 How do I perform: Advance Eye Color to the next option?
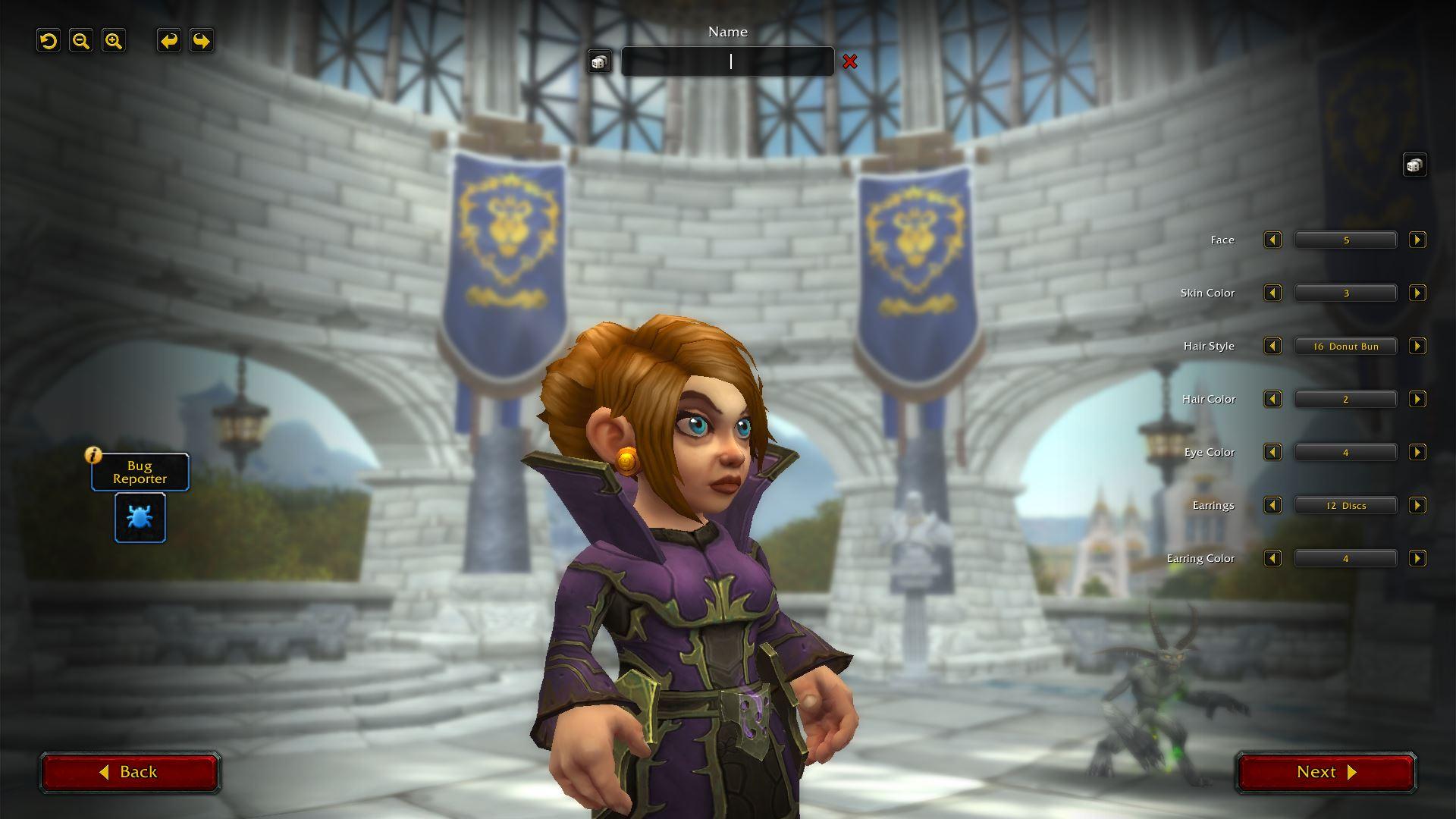coord(1417,452)
